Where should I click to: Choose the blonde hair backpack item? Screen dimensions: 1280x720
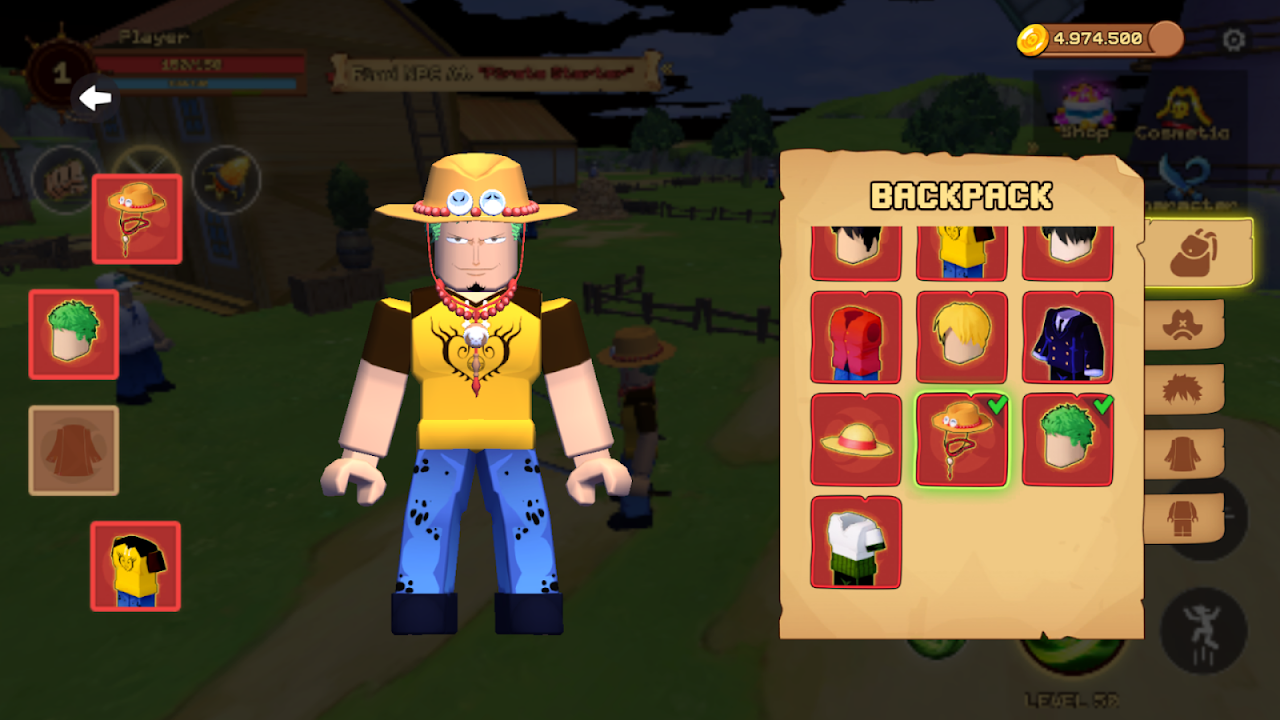point(962,338)
